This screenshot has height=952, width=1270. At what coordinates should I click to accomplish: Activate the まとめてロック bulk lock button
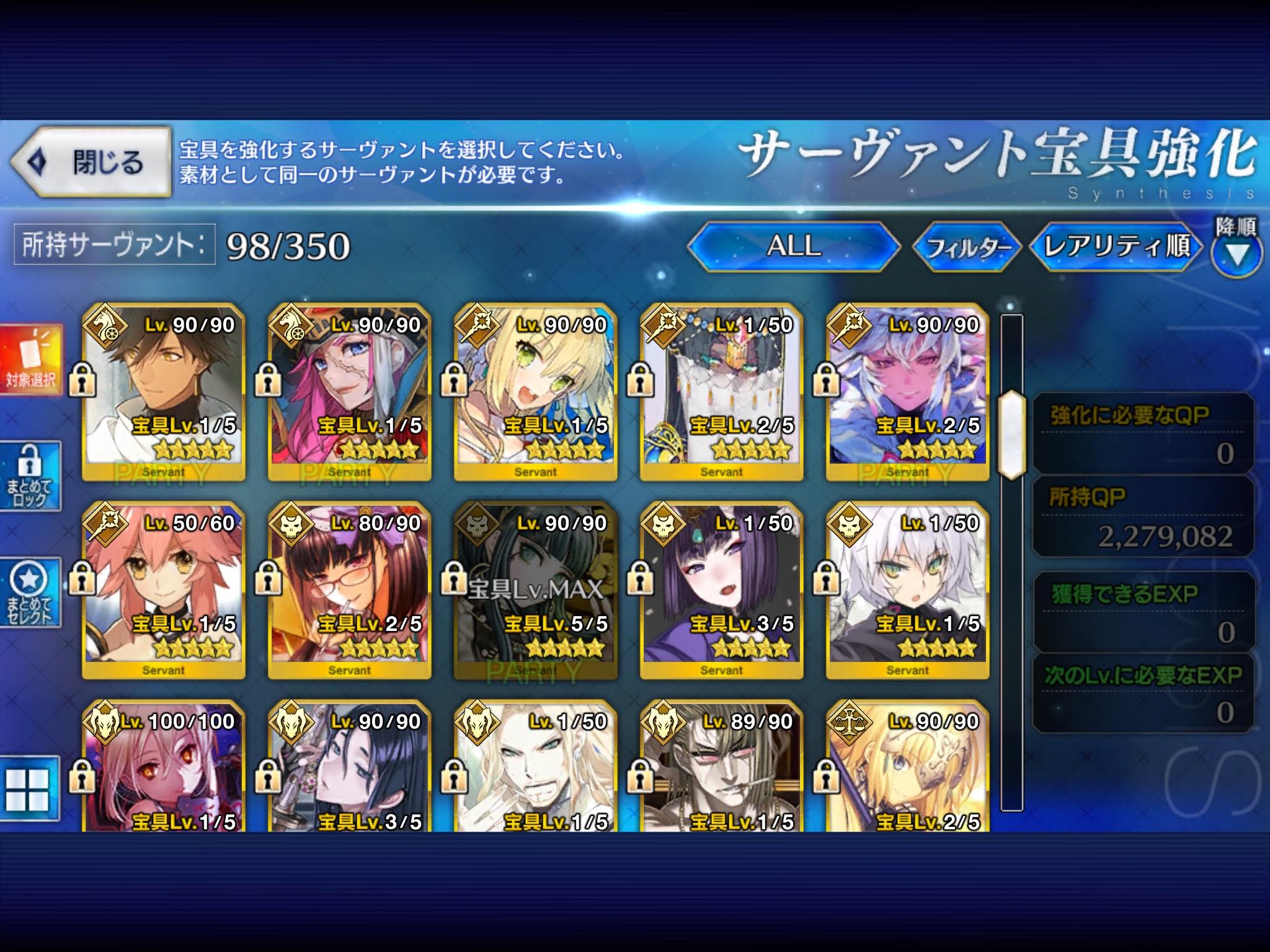coord(30,476)
